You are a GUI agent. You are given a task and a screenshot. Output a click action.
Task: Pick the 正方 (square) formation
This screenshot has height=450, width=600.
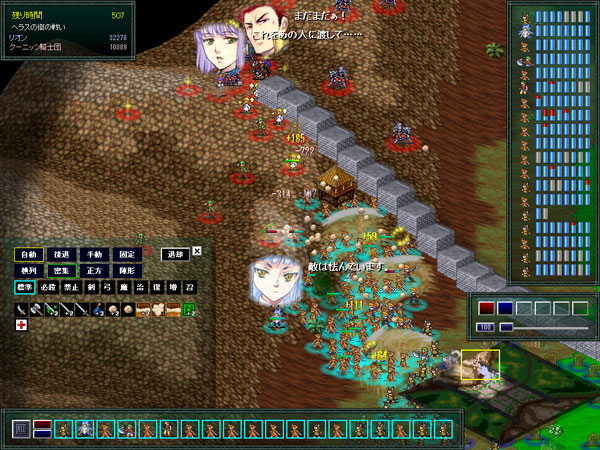coord(94,271)
